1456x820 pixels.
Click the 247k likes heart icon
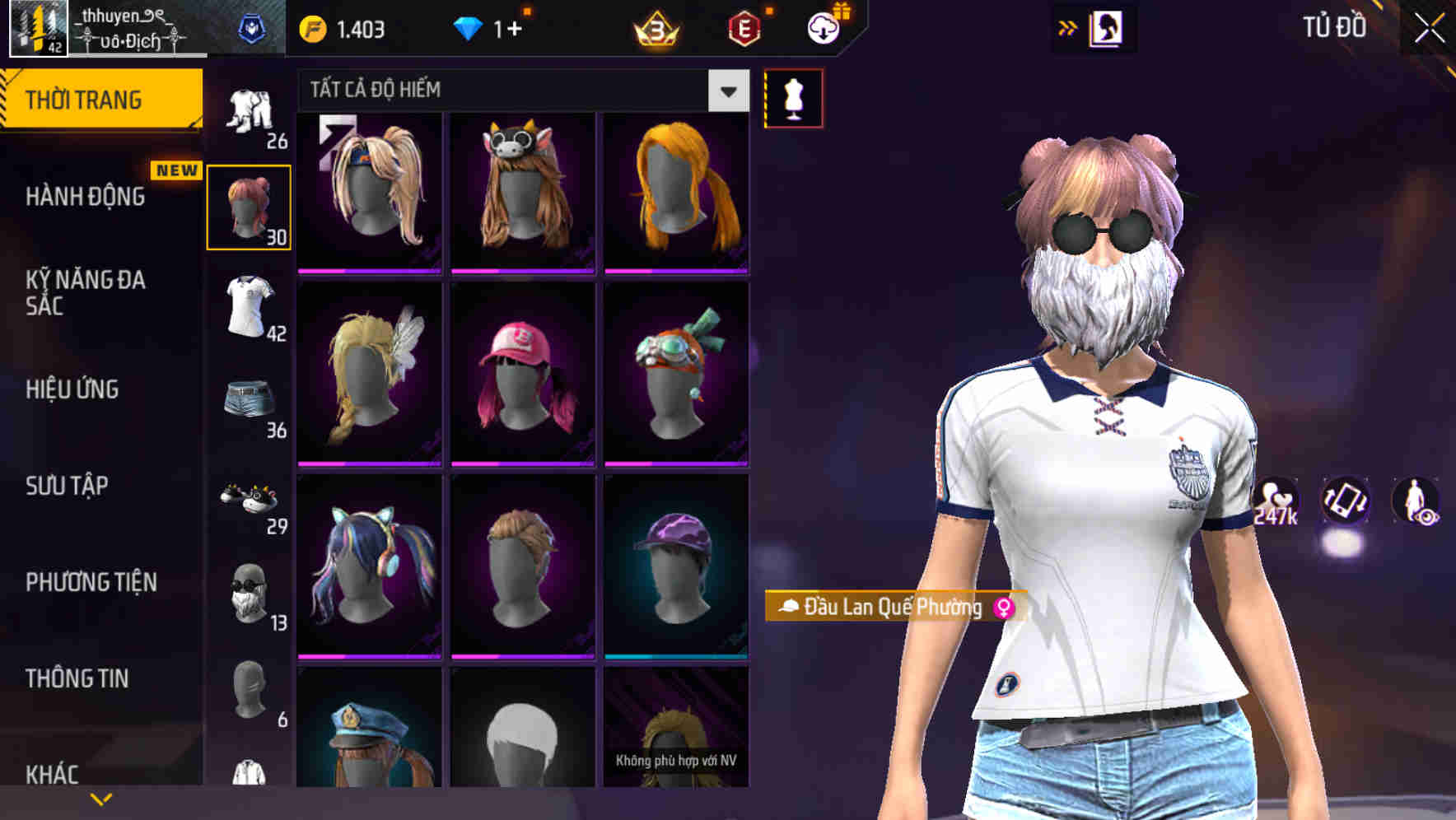click(x=1273, y=501)
